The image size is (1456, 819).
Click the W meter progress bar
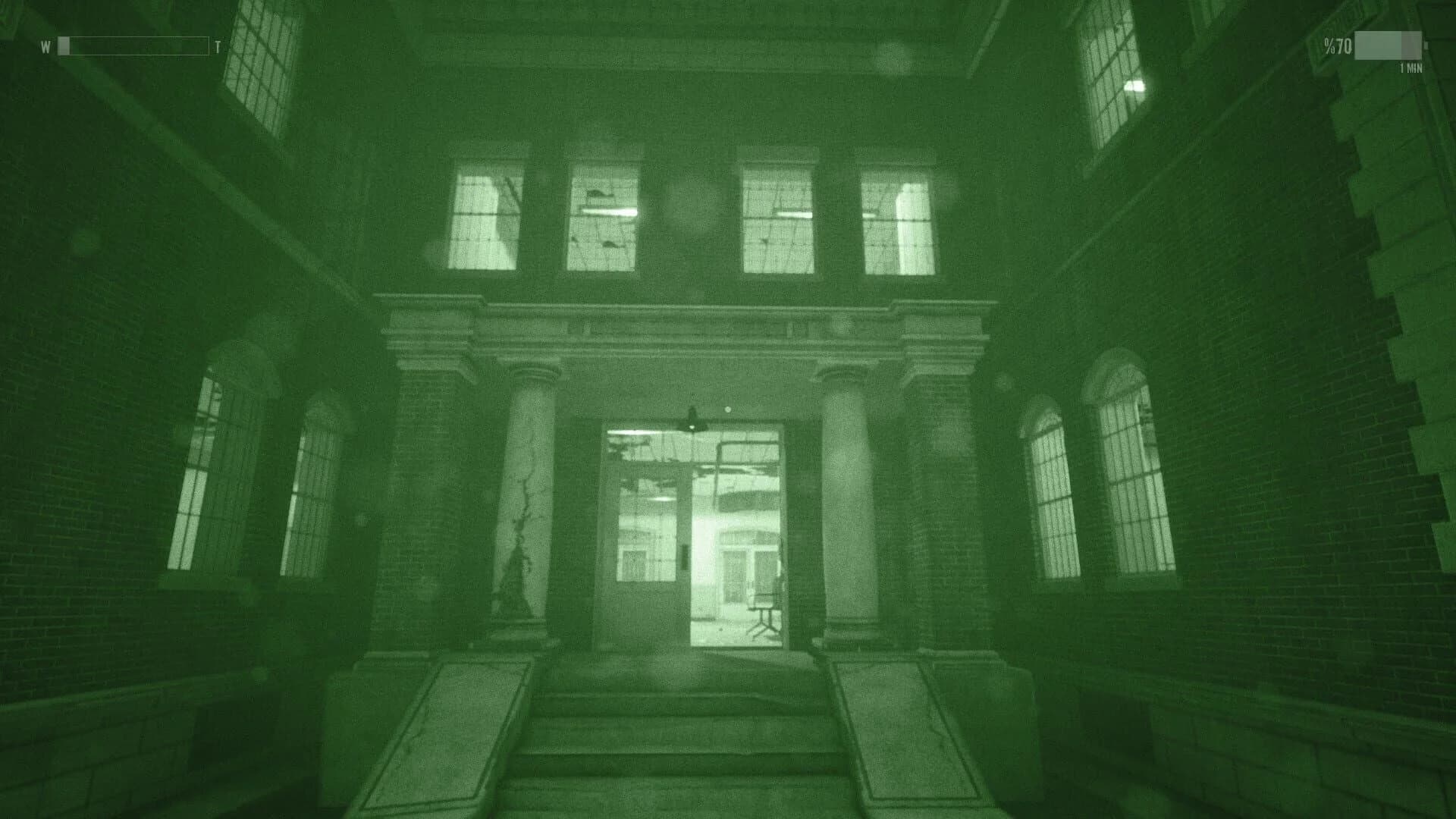click(133, 47)
